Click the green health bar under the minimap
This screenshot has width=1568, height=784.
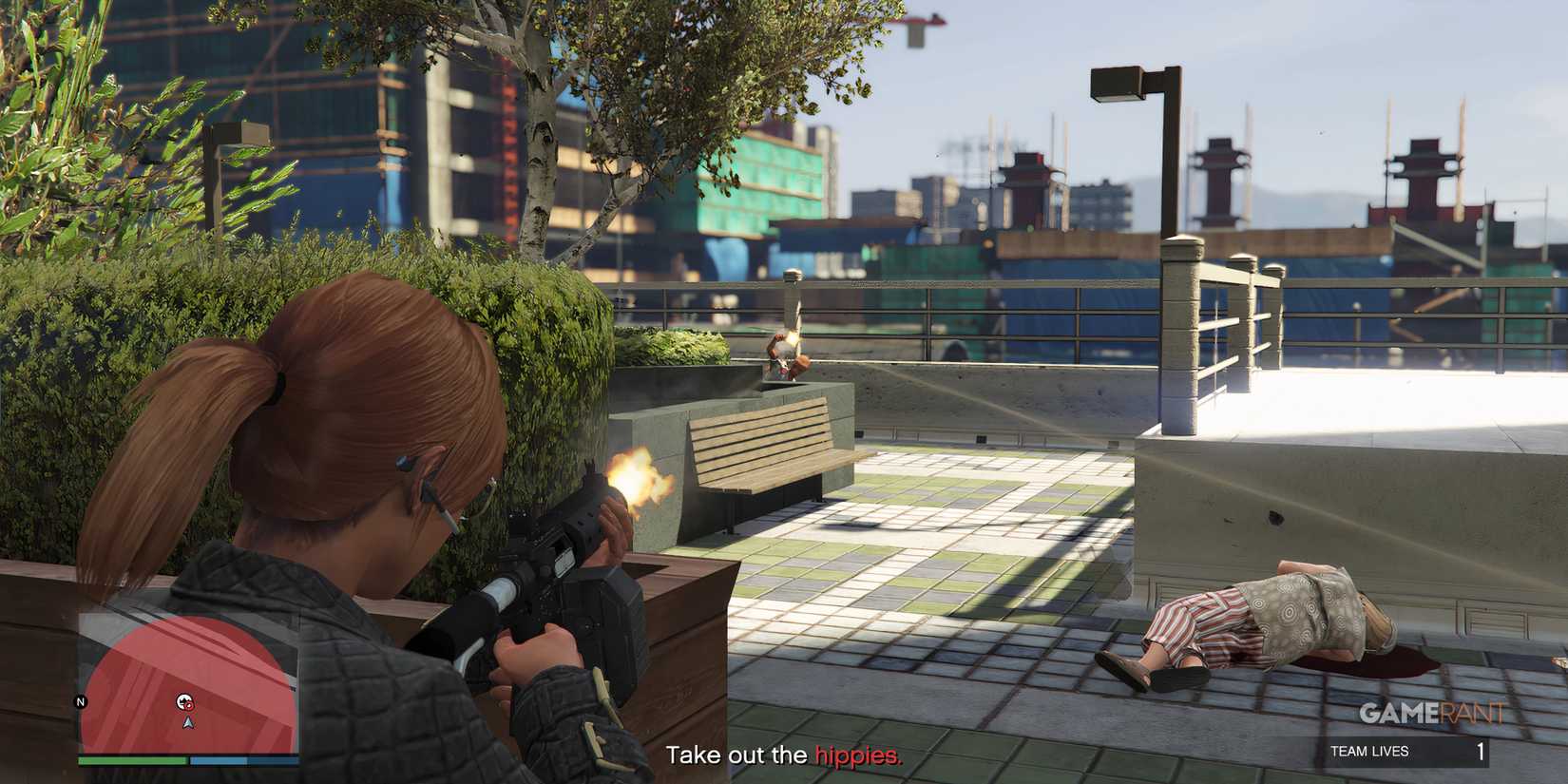132,761
